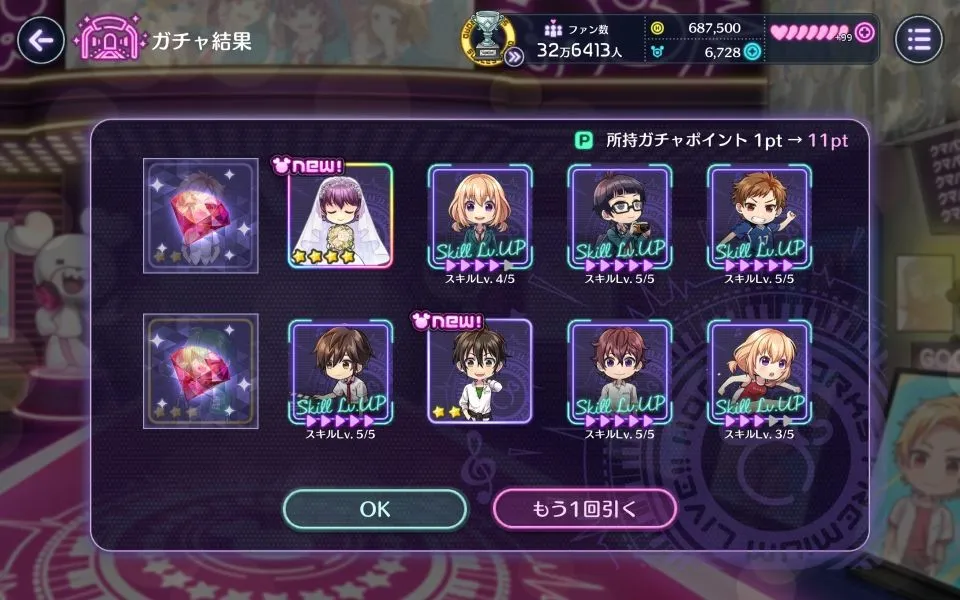This screenshot has width=960, height=600.
Task: Add gems with the blue plus button
Action: click(x=752, y=52)
